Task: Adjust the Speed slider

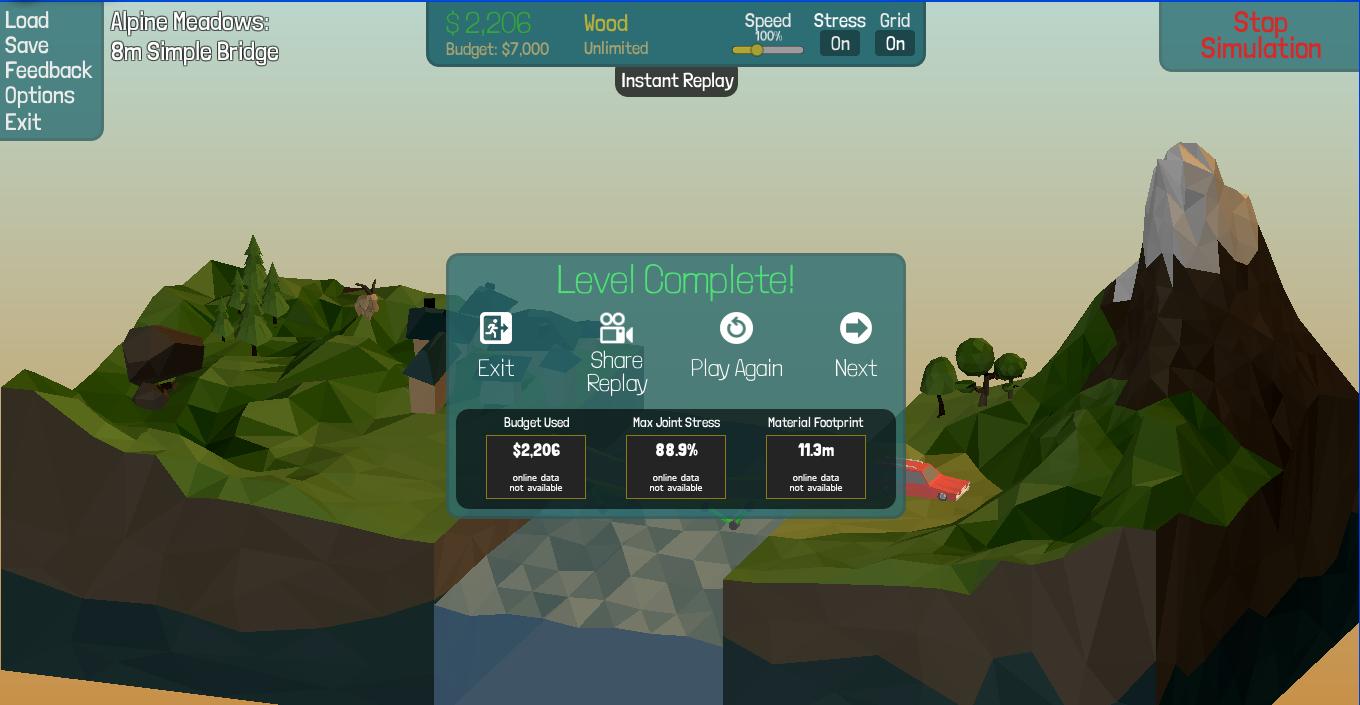Action: pyautogui.click(x=757, y=50)
